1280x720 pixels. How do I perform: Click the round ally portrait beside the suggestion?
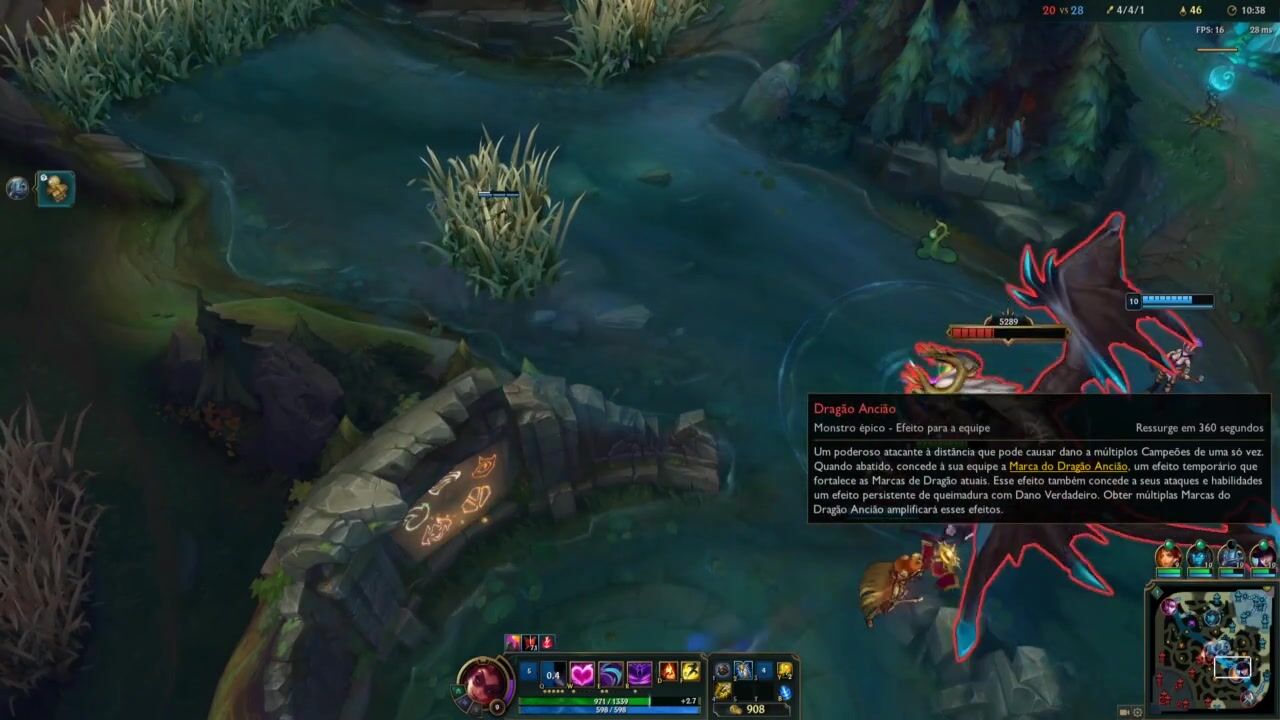[18, 187]
